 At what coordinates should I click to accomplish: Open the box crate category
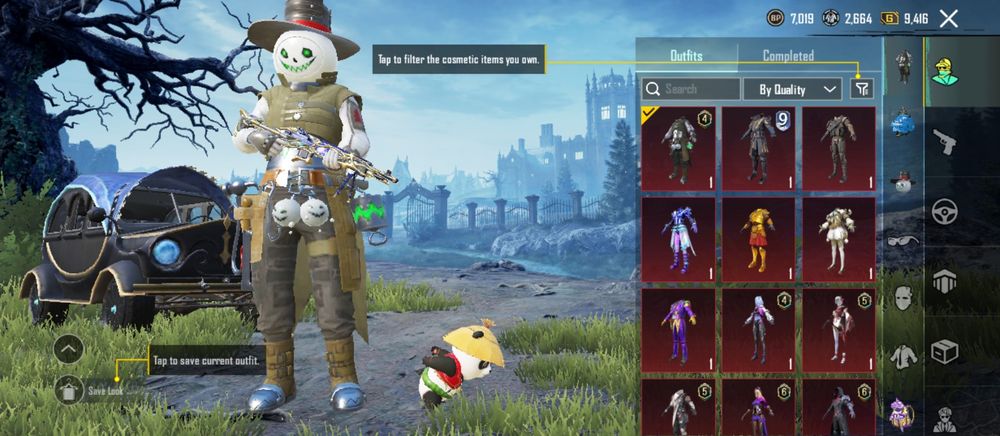click(944, 351)
